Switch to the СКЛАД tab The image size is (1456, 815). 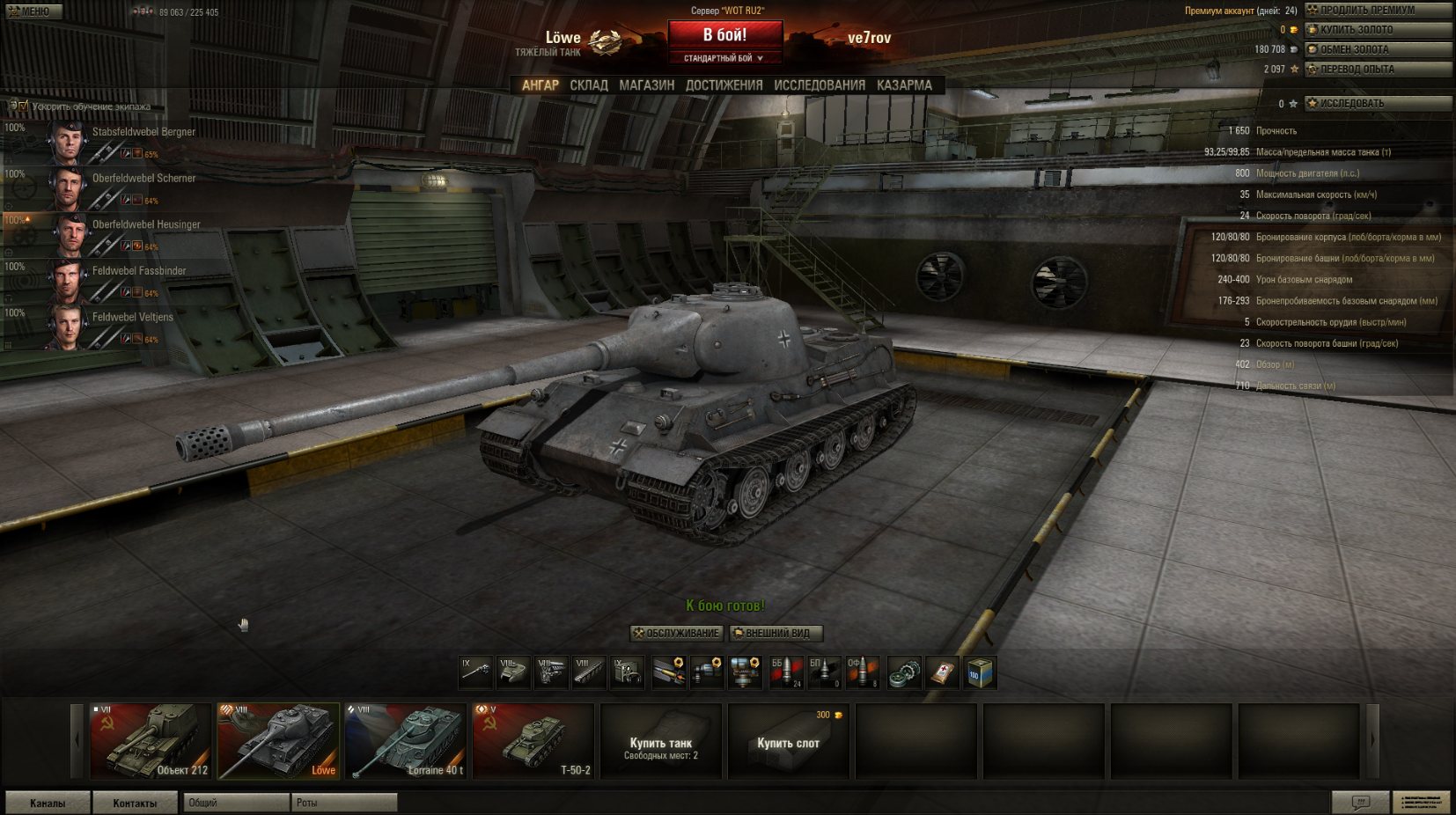(589, 85)
